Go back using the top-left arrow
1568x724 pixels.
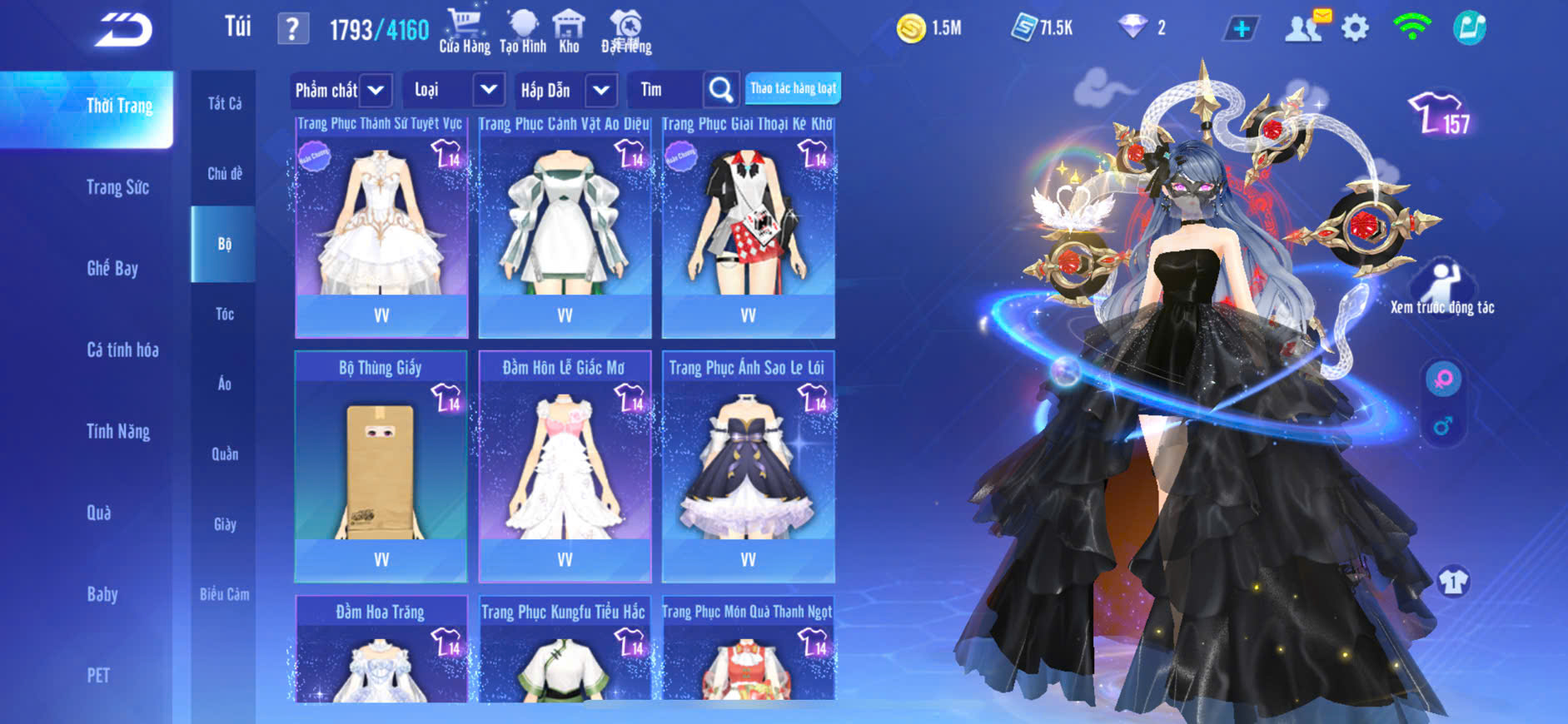123,30
